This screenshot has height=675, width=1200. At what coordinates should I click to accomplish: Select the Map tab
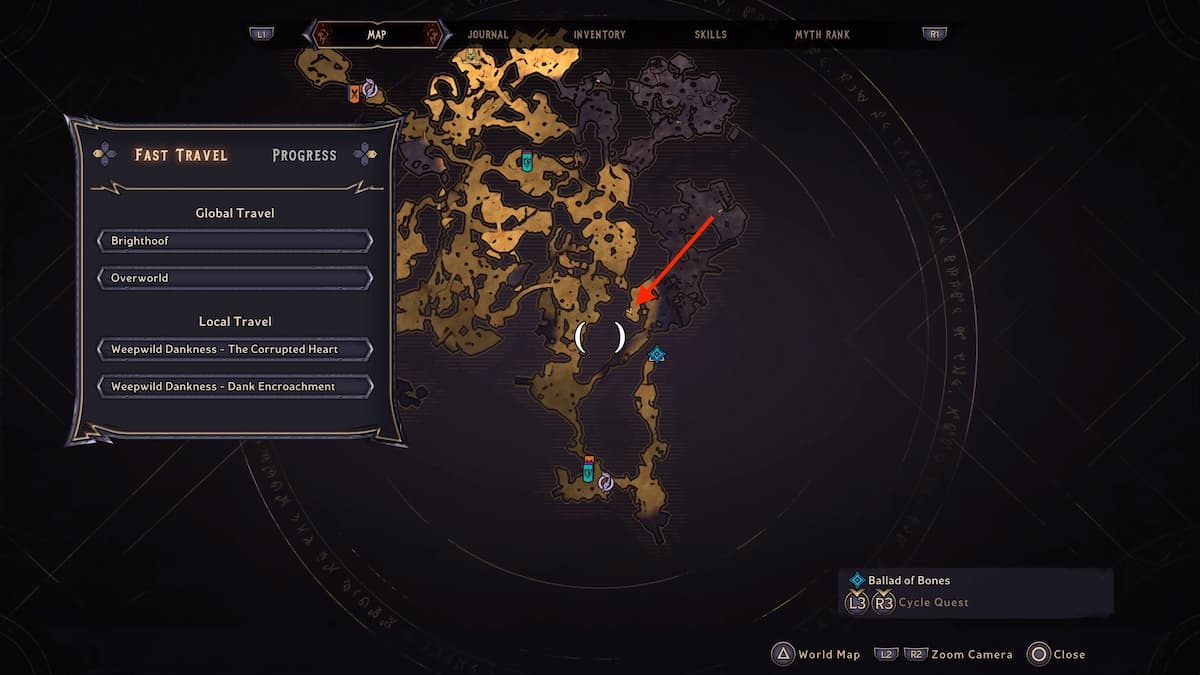(376, 35)
